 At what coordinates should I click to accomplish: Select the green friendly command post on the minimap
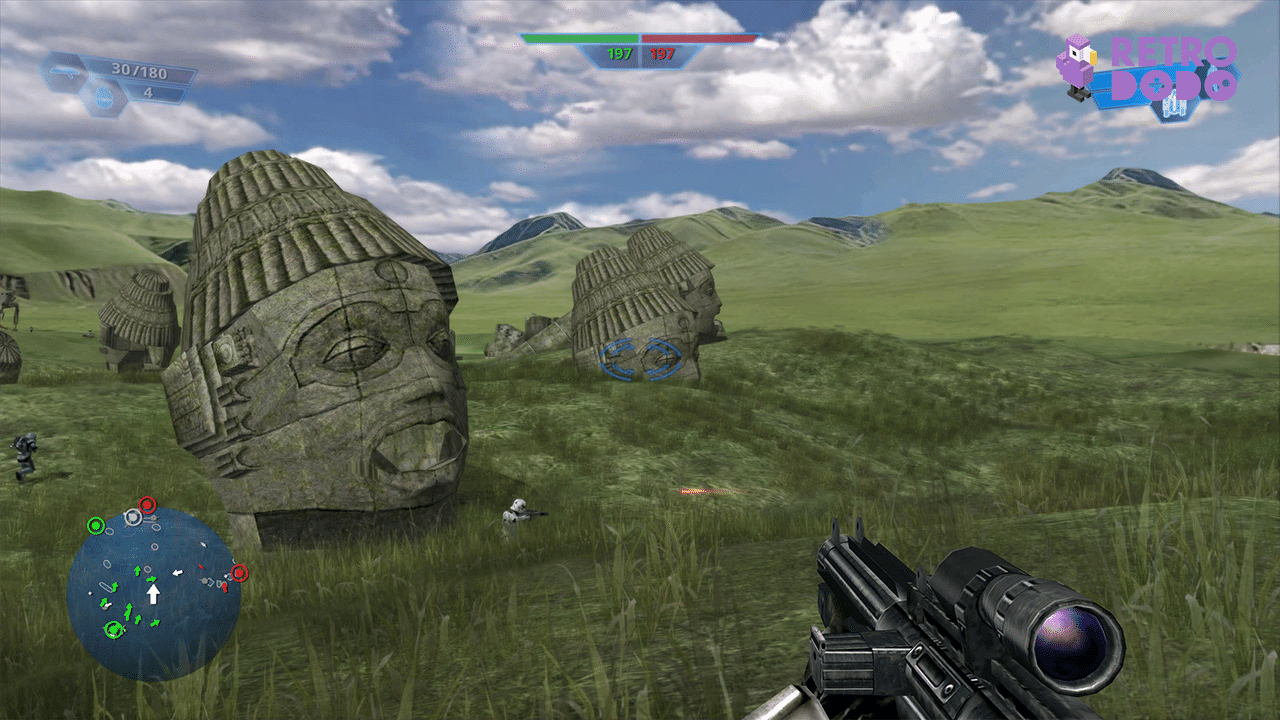[95, 526]
